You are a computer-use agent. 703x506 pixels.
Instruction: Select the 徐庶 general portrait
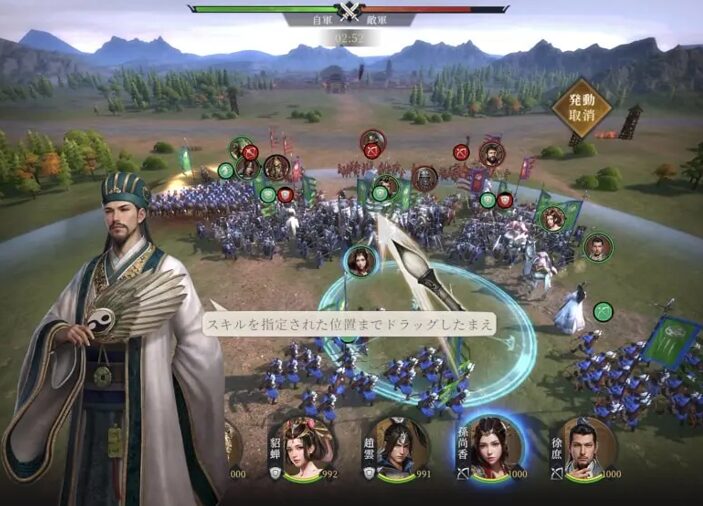589,447
